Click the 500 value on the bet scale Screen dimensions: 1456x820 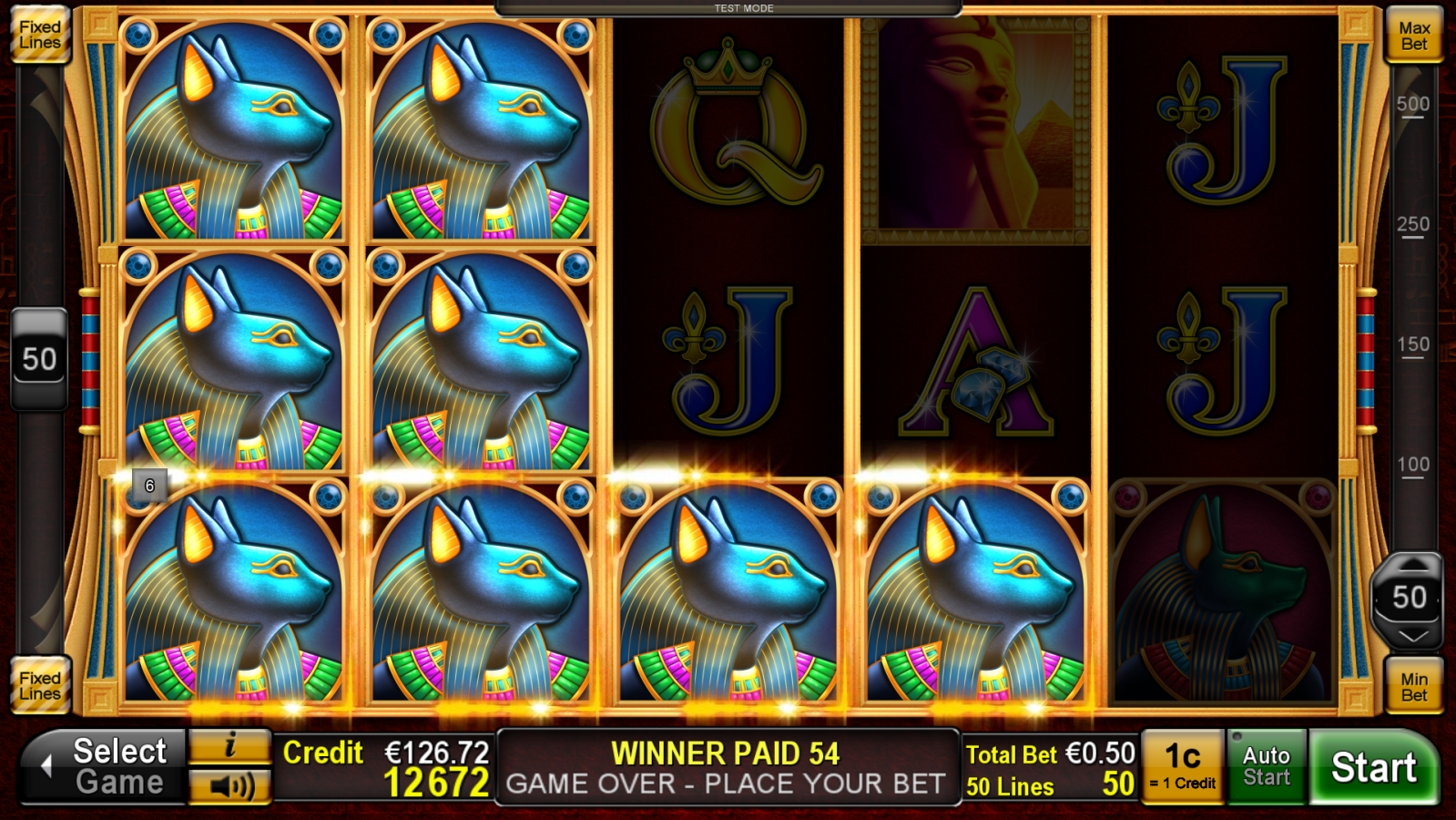[1411, 103]
